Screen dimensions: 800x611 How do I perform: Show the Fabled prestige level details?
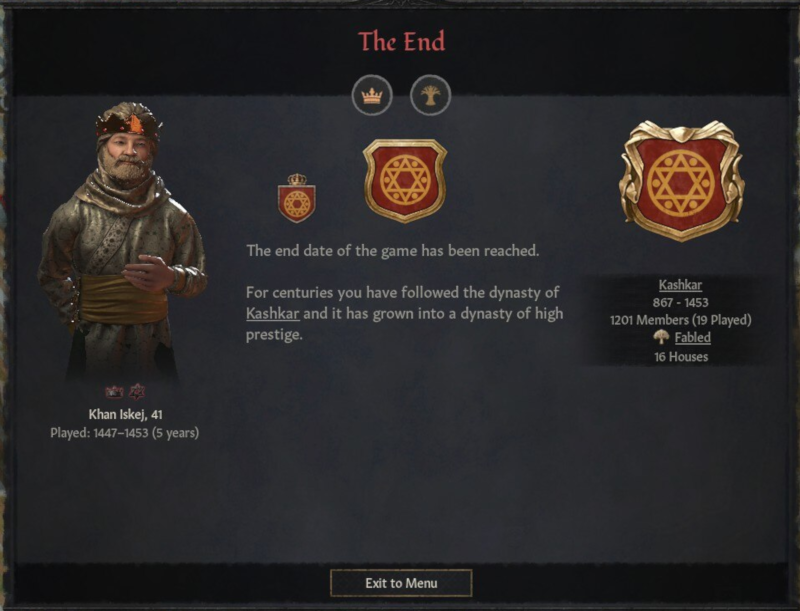tap(692, 338)
